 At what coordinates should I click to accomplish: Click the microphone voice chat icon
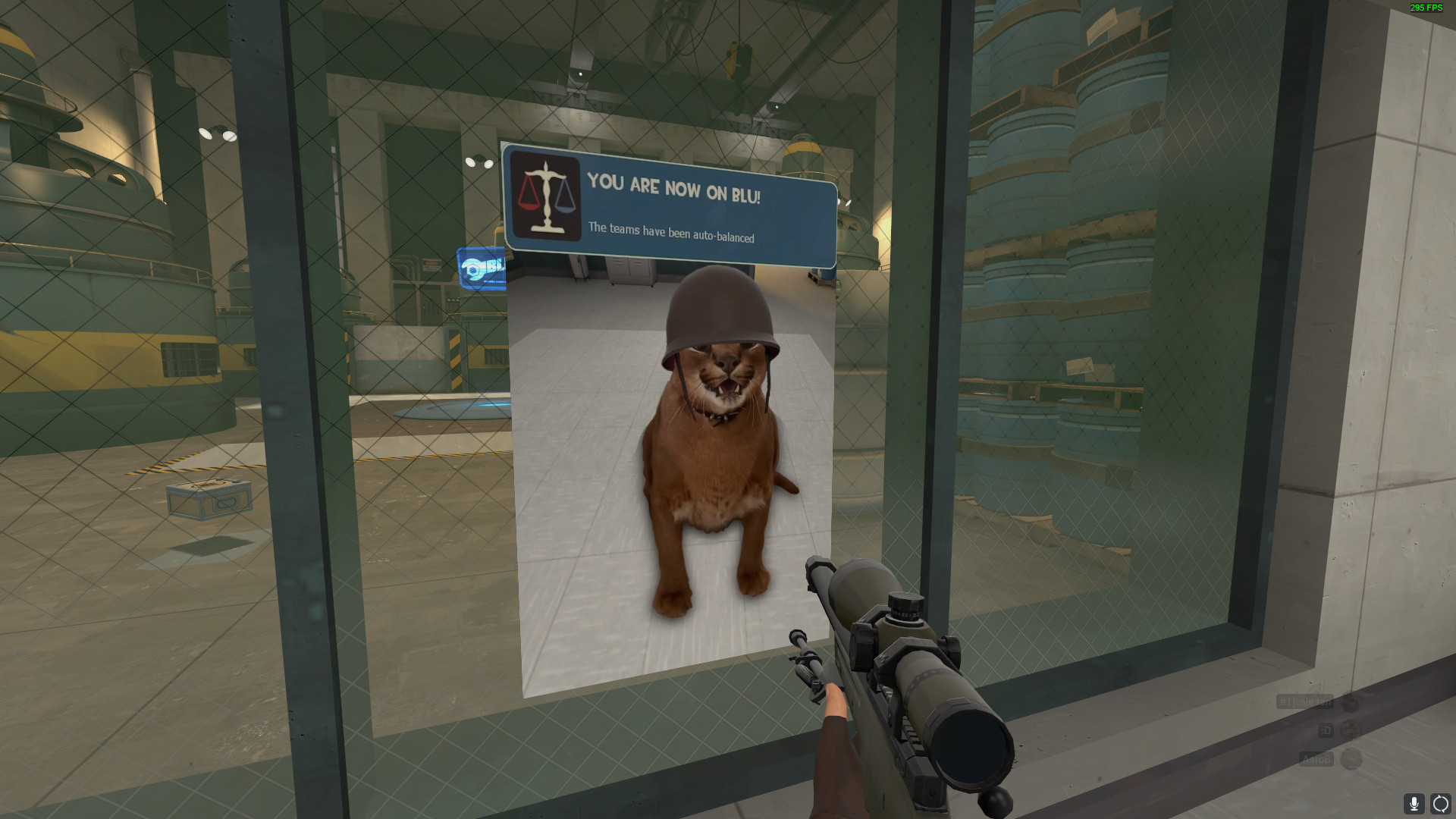coord(1415,805)
